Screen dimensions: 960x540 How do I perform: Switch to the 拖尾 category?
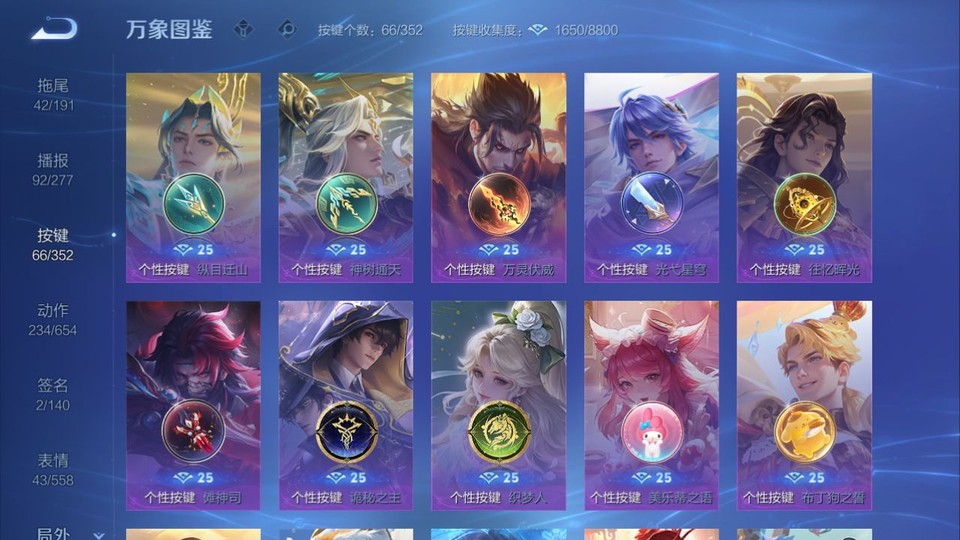pyautogui.click(x=54, y=95)
